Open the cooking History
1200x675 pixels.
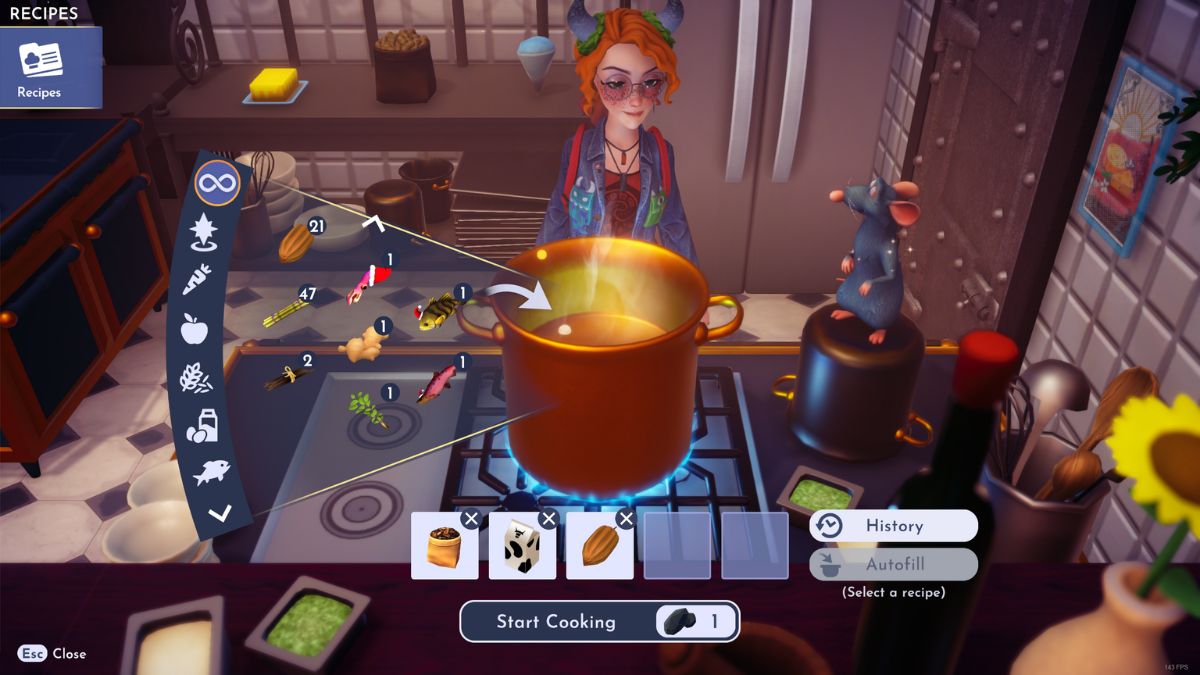tap(893, 526)
